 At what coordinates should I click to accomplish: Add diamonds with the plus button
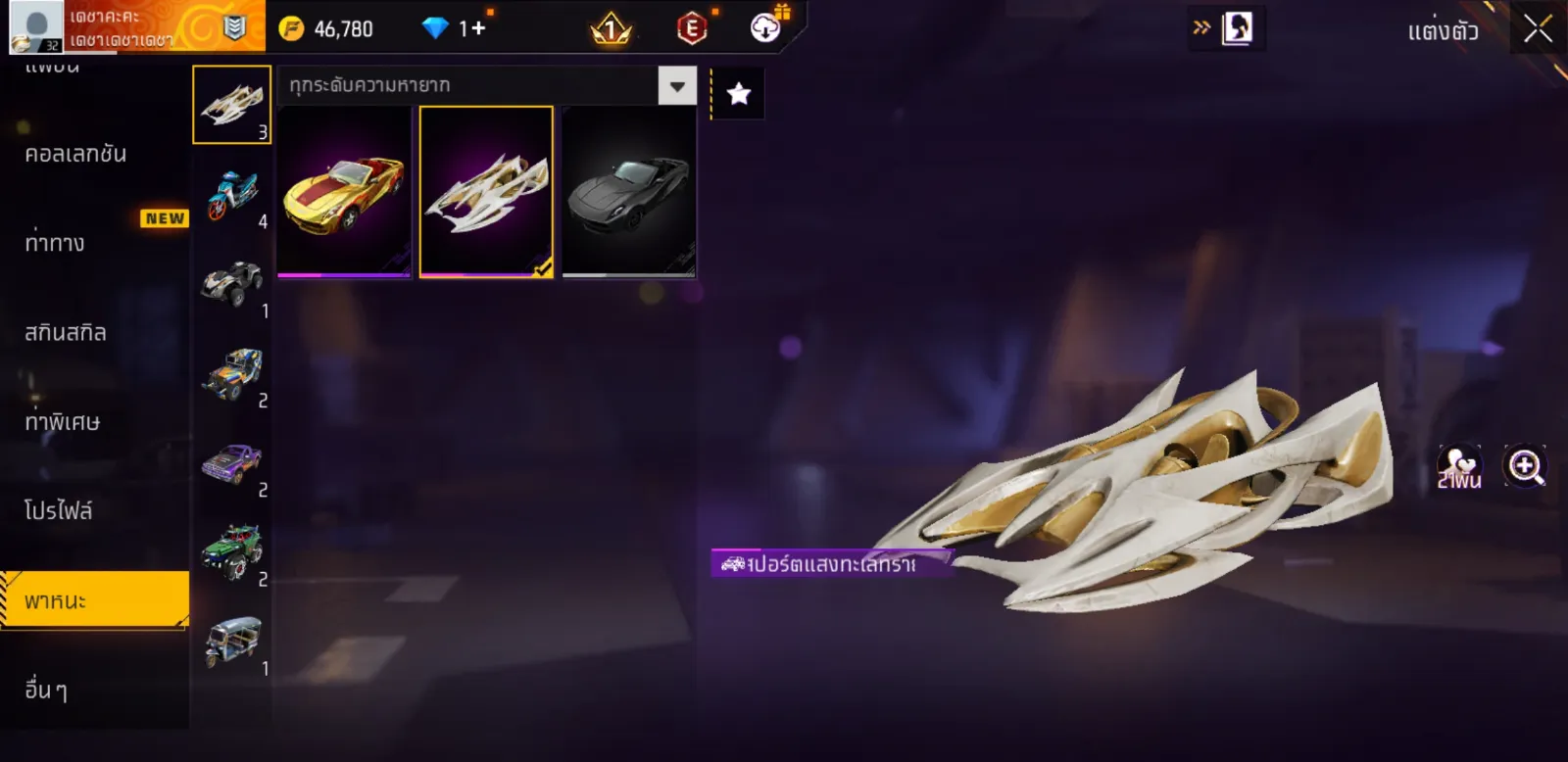[x=478, y=28]
